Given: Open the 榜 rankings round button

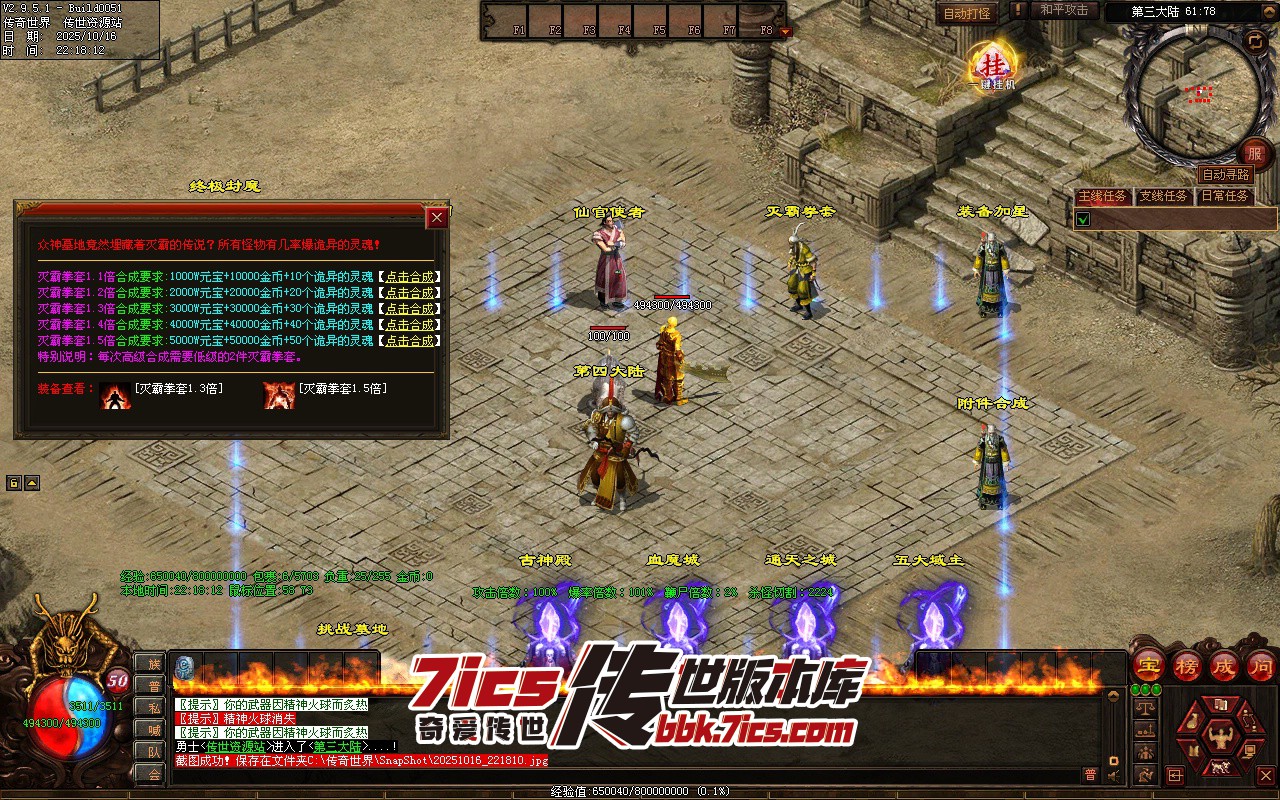Looking at the screenshot, I should tap(1187, 665).
